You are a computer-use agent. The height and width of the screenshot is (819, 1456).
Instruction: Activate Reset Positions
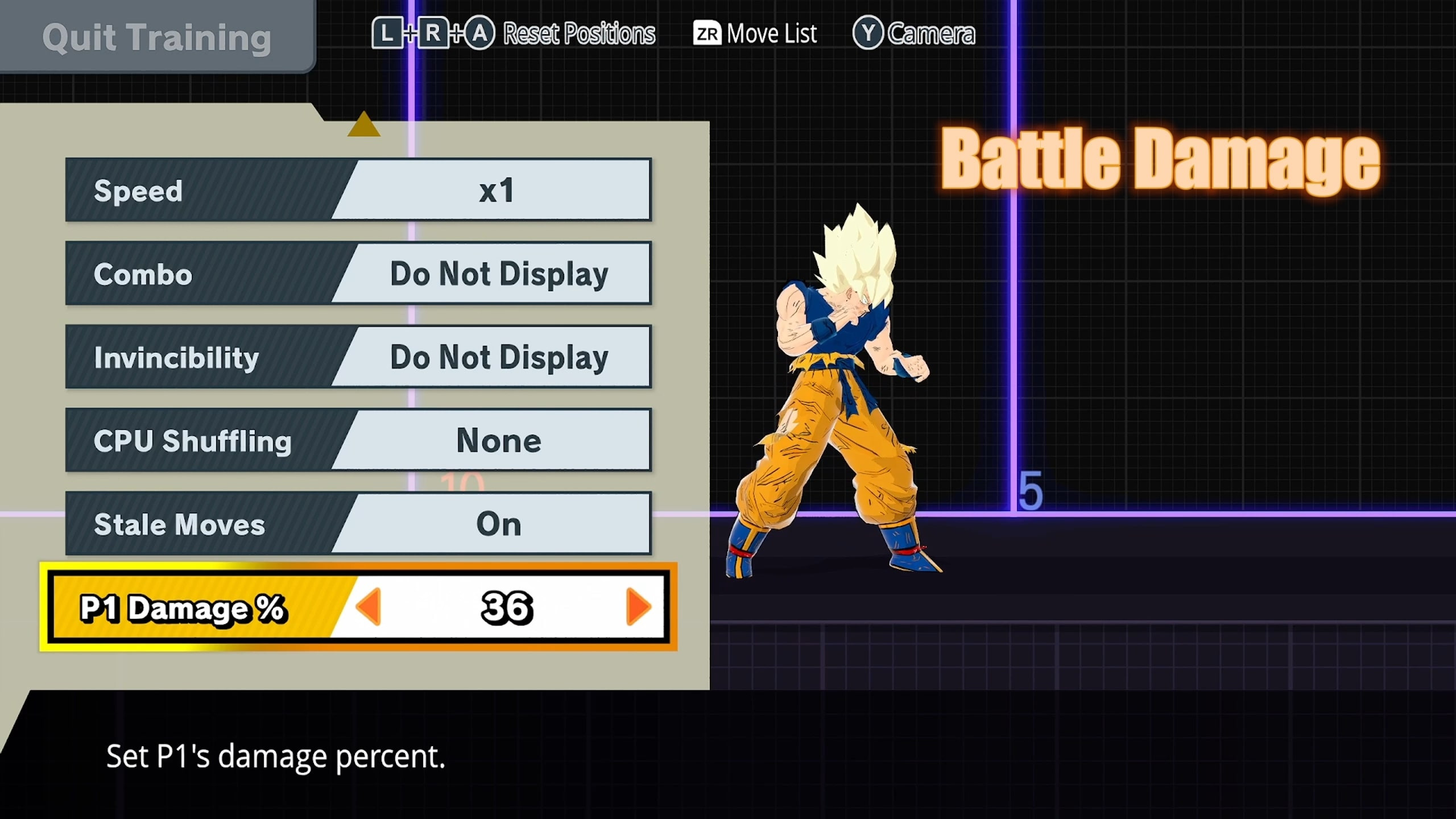577,33
